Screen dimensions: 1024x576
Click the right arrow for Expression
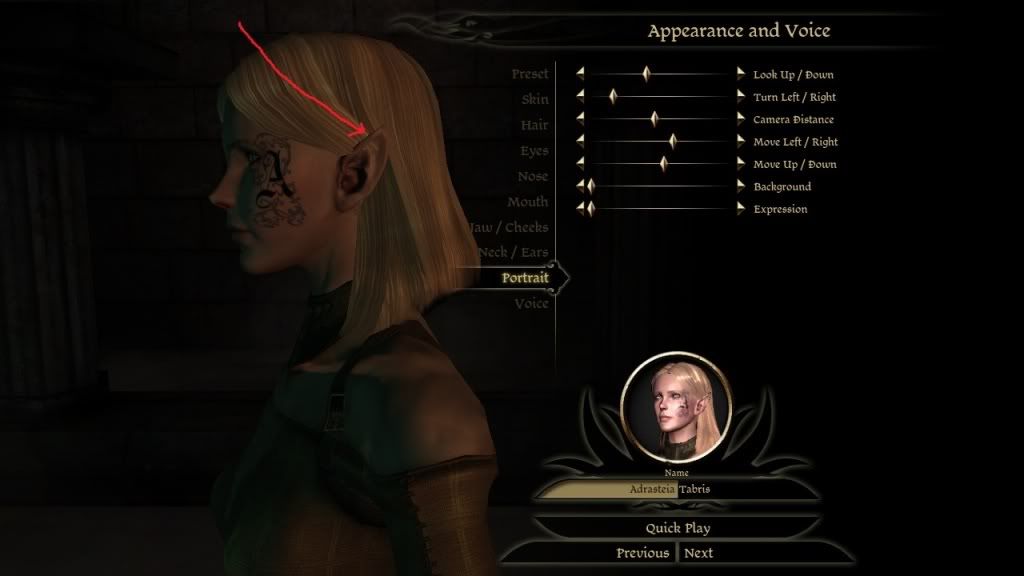pyautogui.click(x=741, y=209)
